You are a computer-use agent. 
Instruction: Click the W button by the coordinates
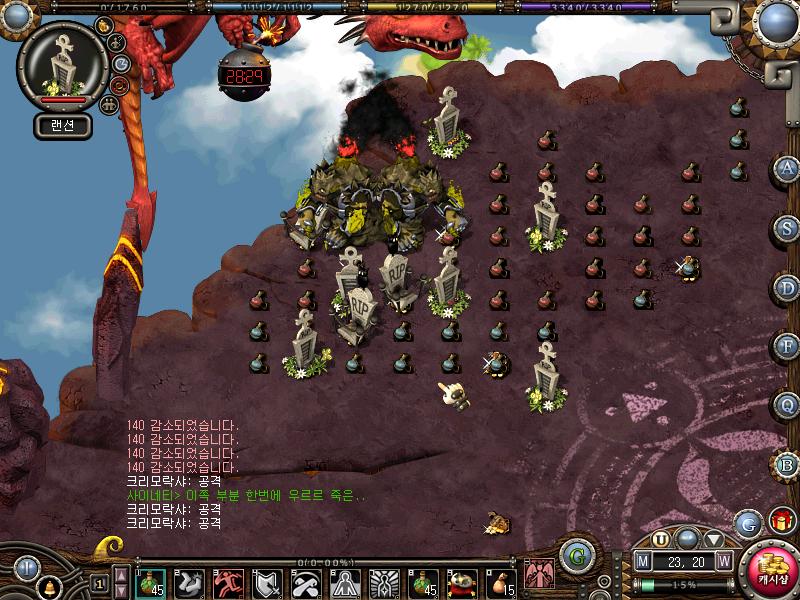[x=723, y=561]
